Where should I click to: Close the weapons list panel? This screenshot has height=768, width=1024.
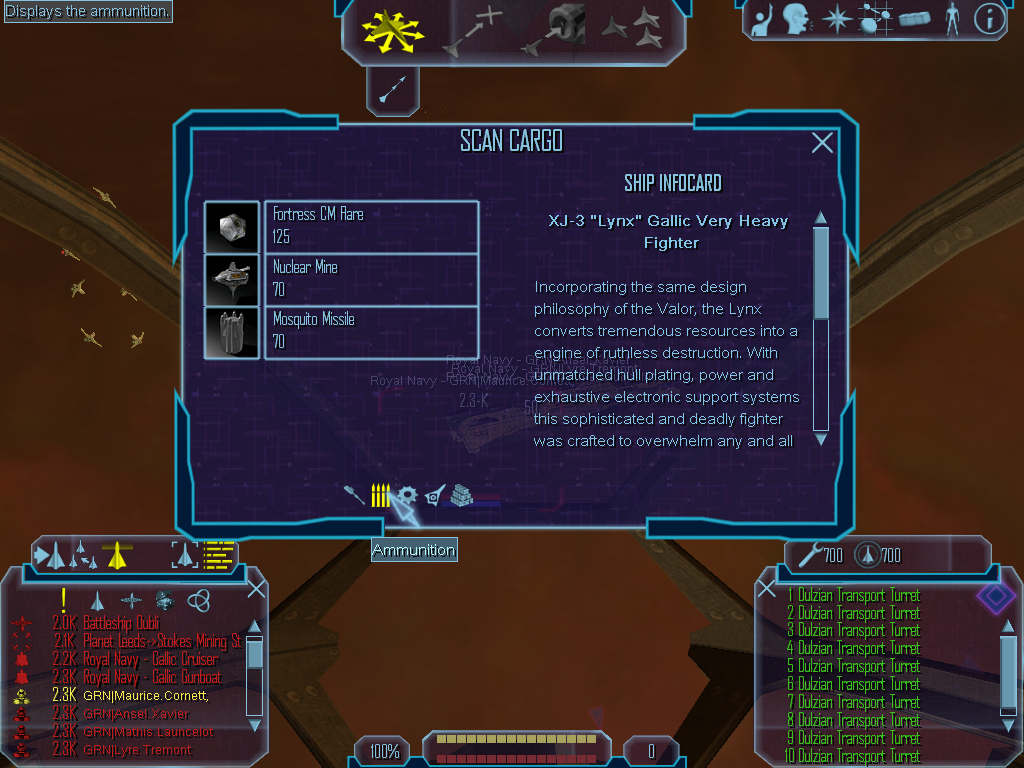(x=767, y=589)
